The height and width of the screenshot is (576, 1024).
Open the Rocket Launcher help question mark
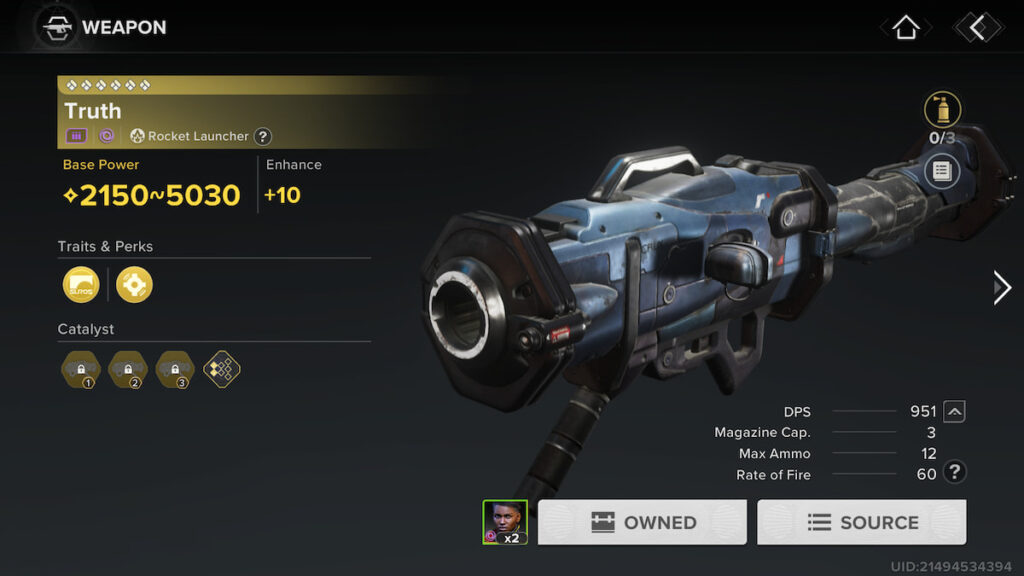tap(263, 136)
